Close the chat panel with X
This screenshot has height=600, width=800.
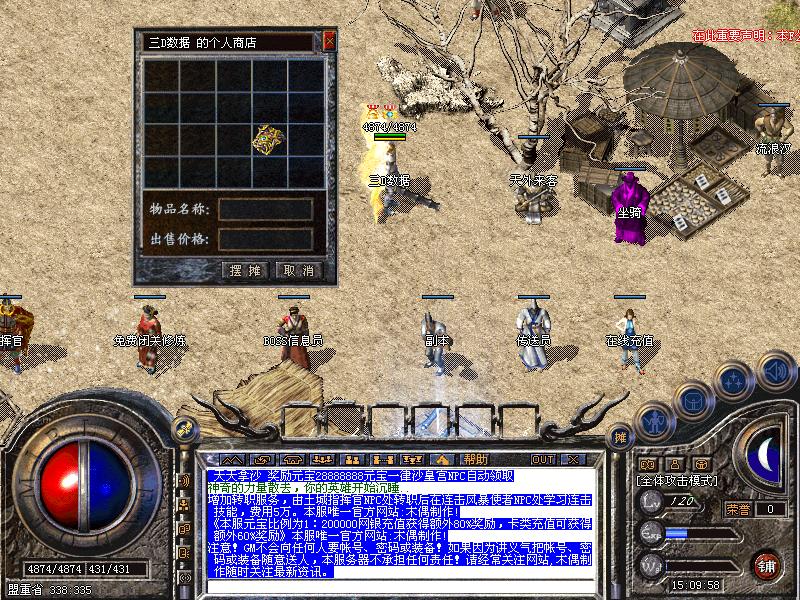[x=572, y=459]
